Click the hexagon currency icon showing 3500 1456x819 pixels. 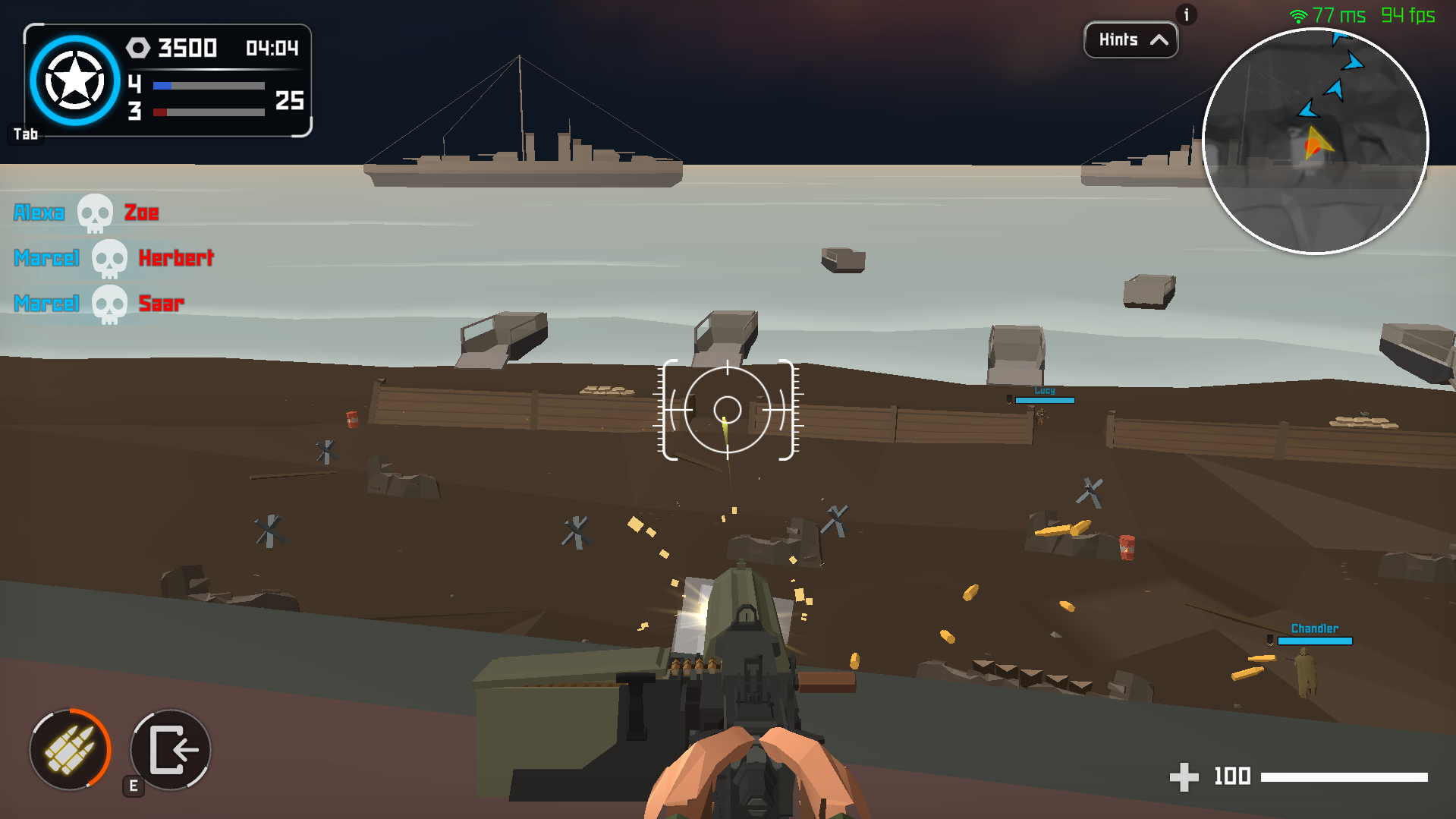(x=139, y=49)
